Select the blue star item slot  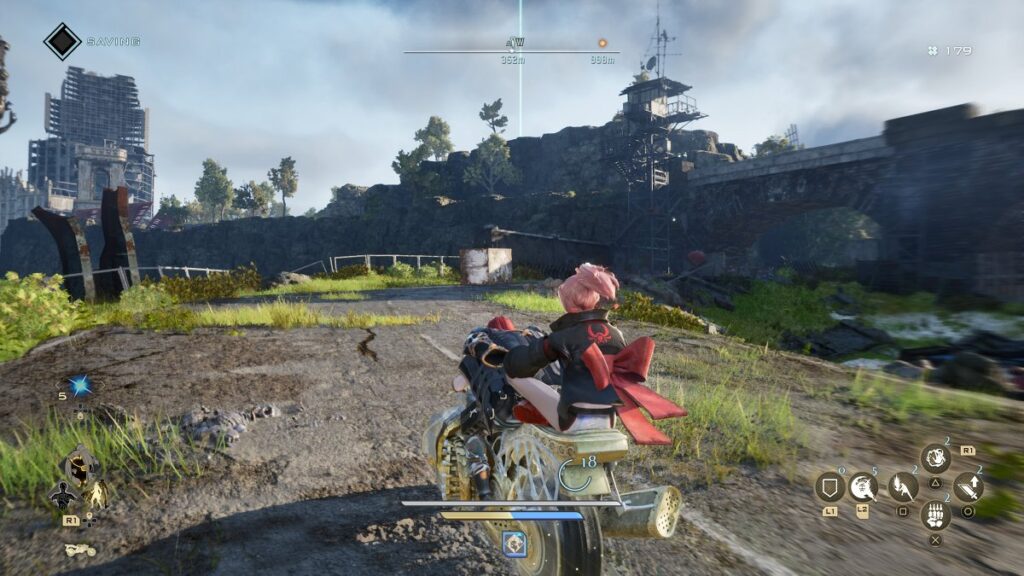coord(80,386)
